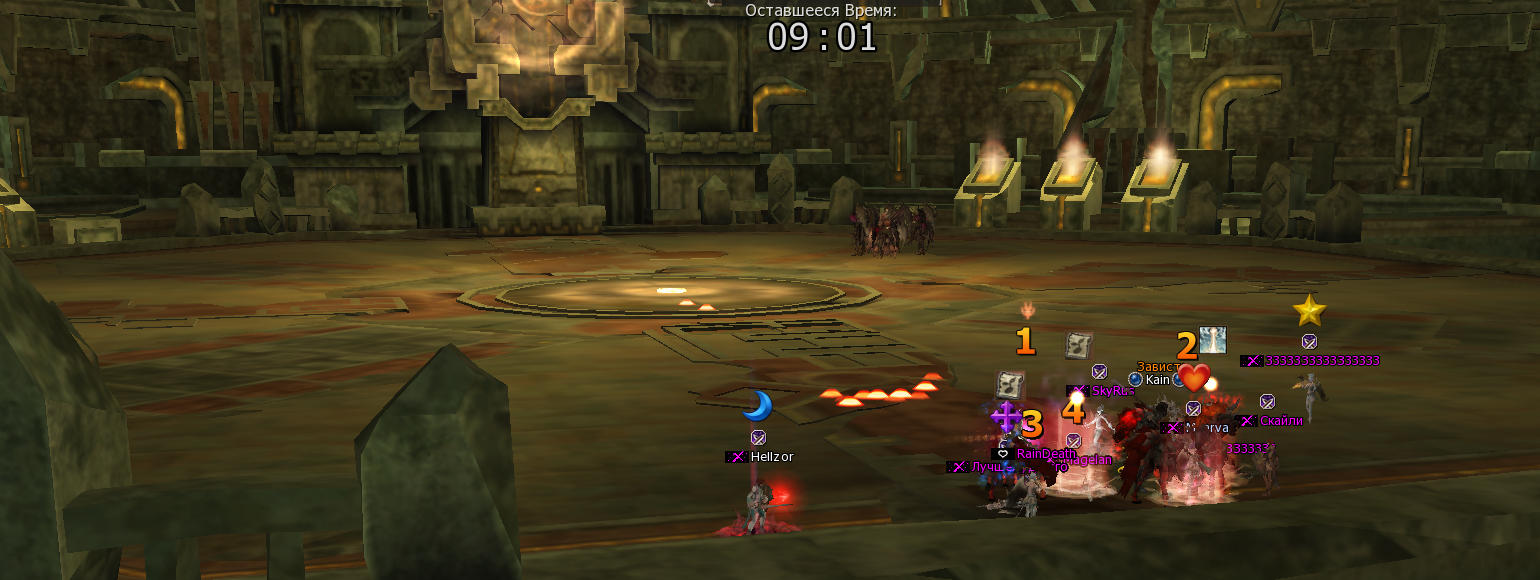Select the Скайли player nameplate
Viewport: 1540px width, 580px height.
point(1281,421)
